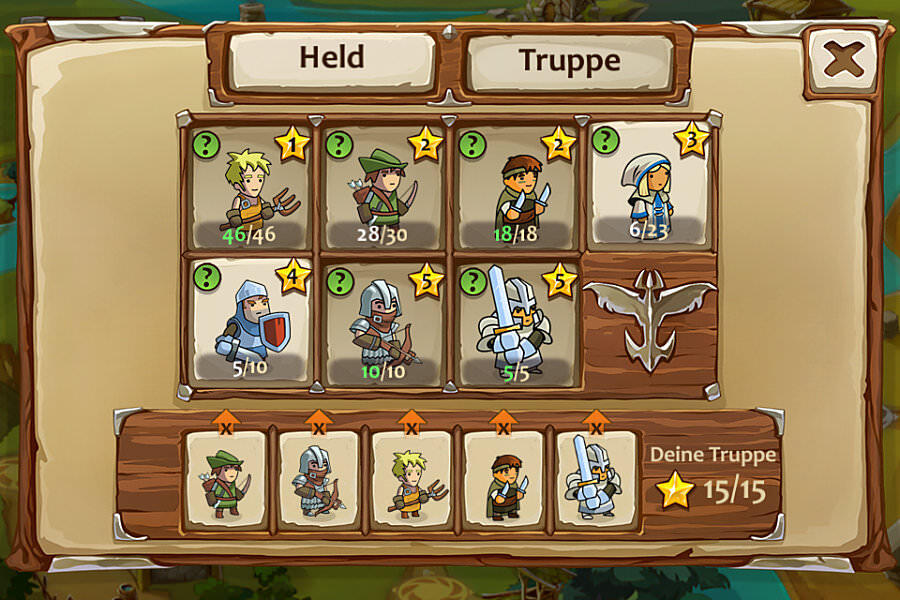Show info for the greatsword paladin
The height and width of the screenshot is (600, 900).
(472, 281)
